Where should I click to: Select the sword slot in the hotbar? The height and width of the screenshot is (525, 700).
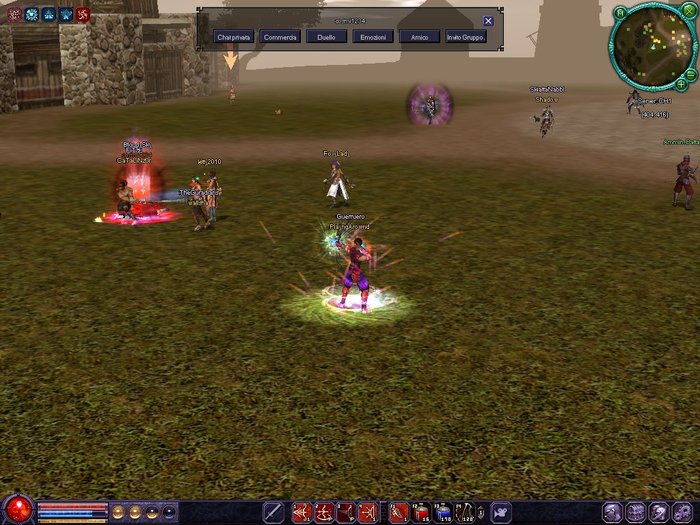273,512
